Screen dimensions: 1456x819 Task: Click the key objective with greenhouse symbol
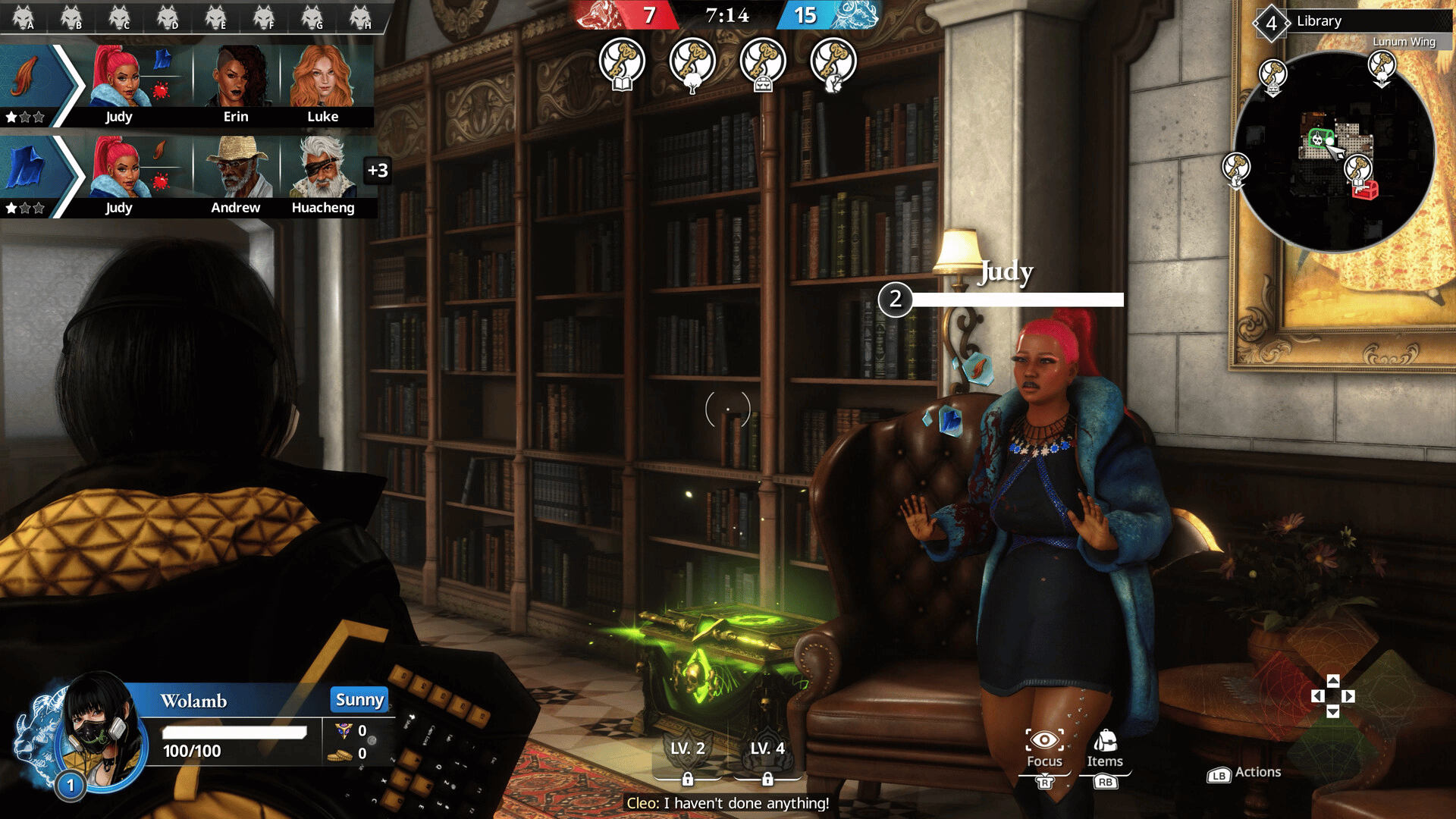[x=763, y=64]
